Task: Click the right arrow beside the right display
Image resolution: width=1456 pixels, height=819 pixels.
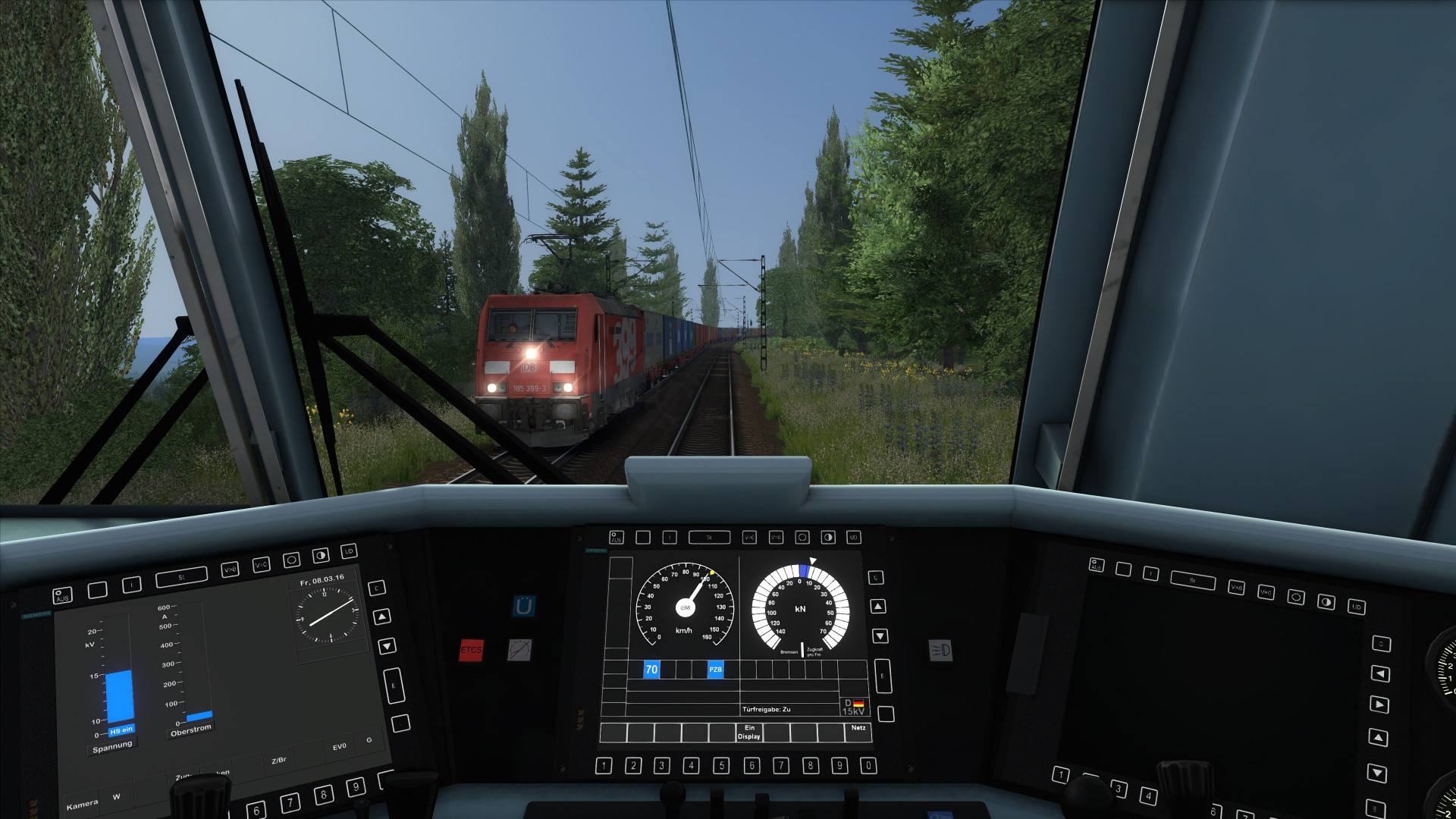Action: pos(1380,704)
